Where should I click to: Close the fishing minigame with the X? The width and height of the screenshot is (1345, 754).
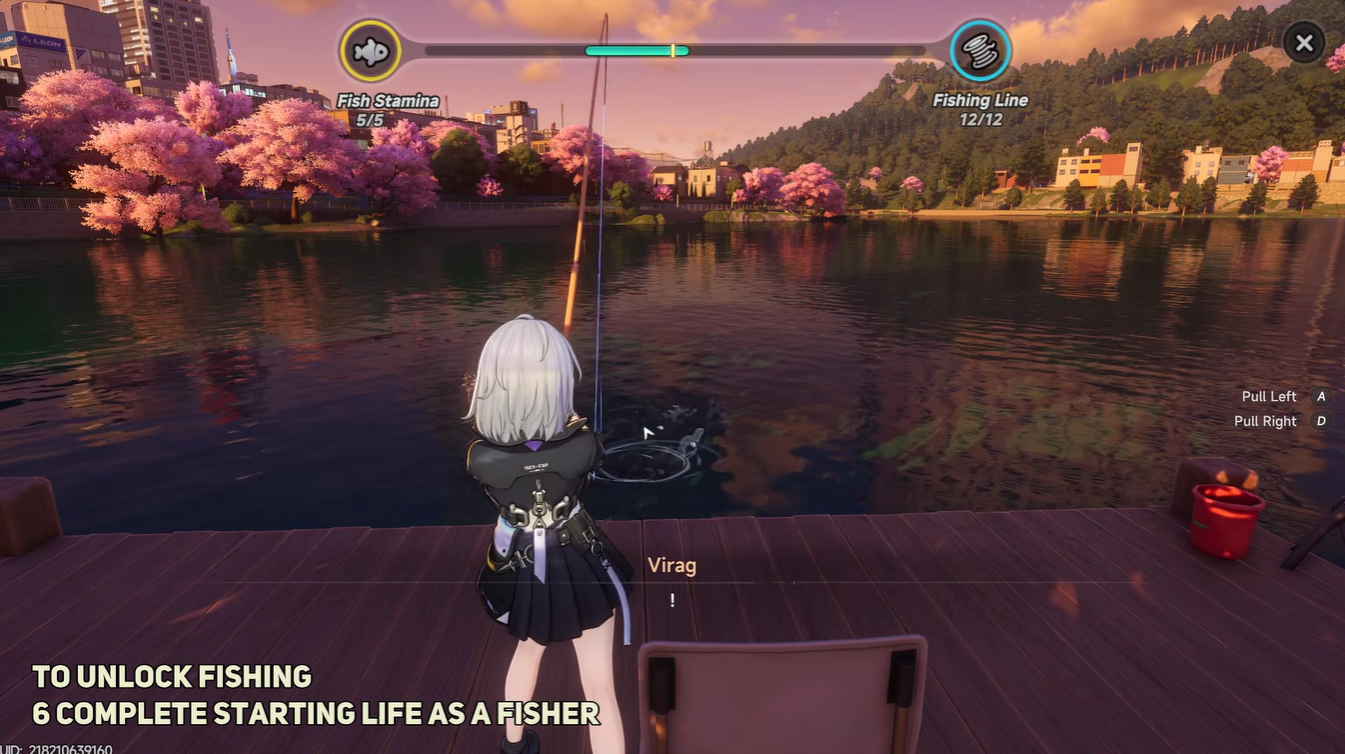(x=1303, y=41)
